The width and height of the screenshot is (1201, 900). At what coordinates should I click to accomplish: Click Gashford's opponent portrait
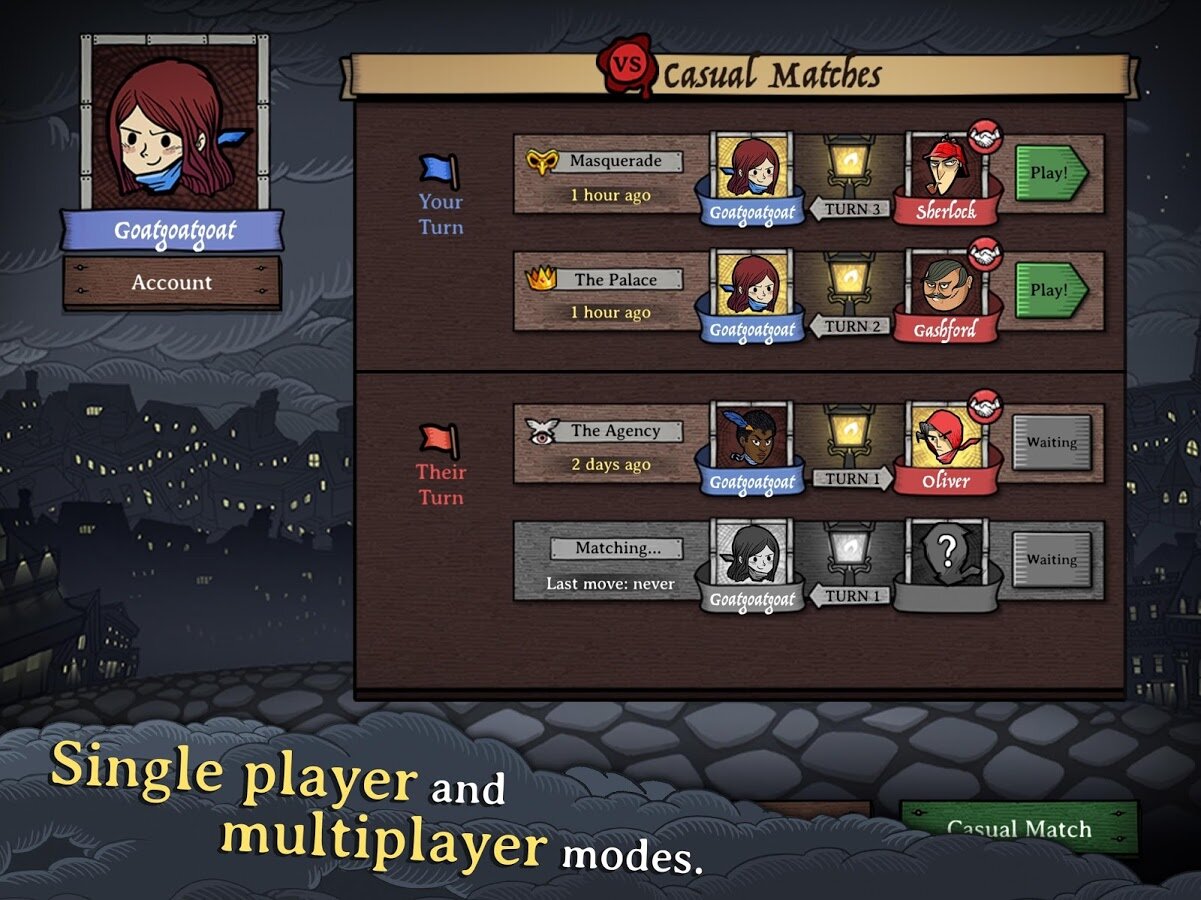945,285
